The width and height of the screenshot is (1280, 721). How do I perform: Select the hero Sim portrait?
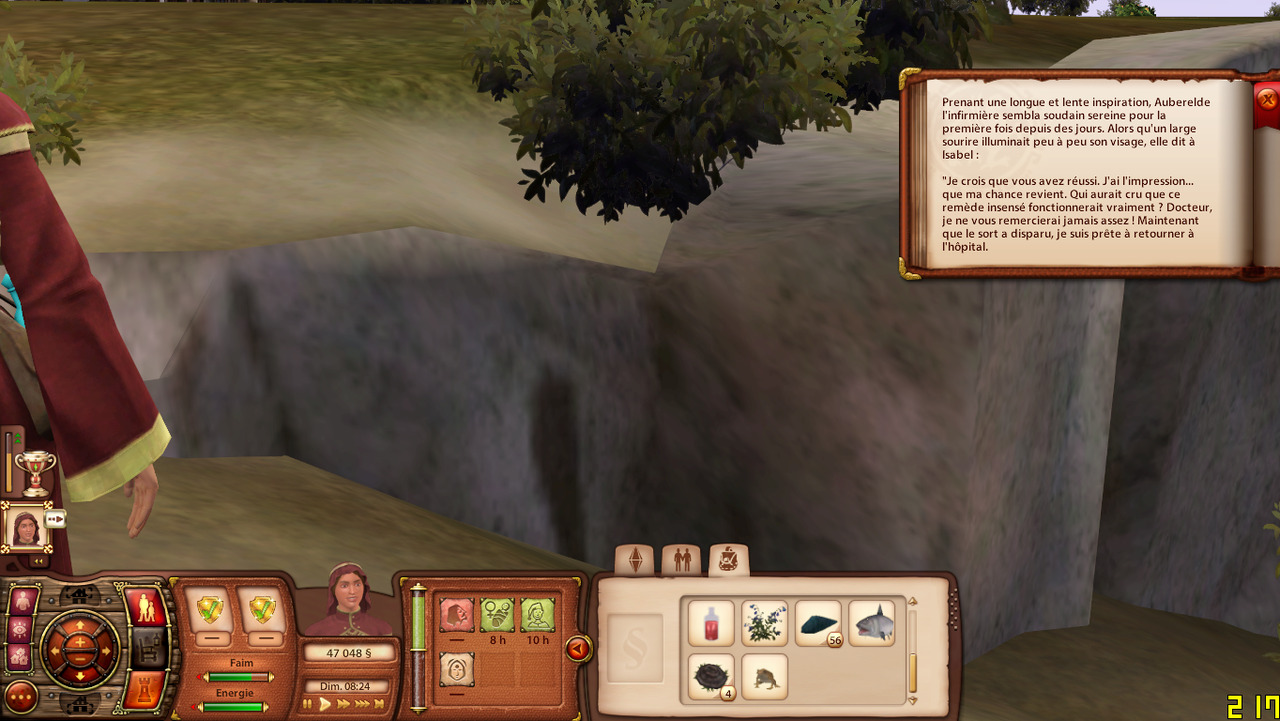coord(26,526)
